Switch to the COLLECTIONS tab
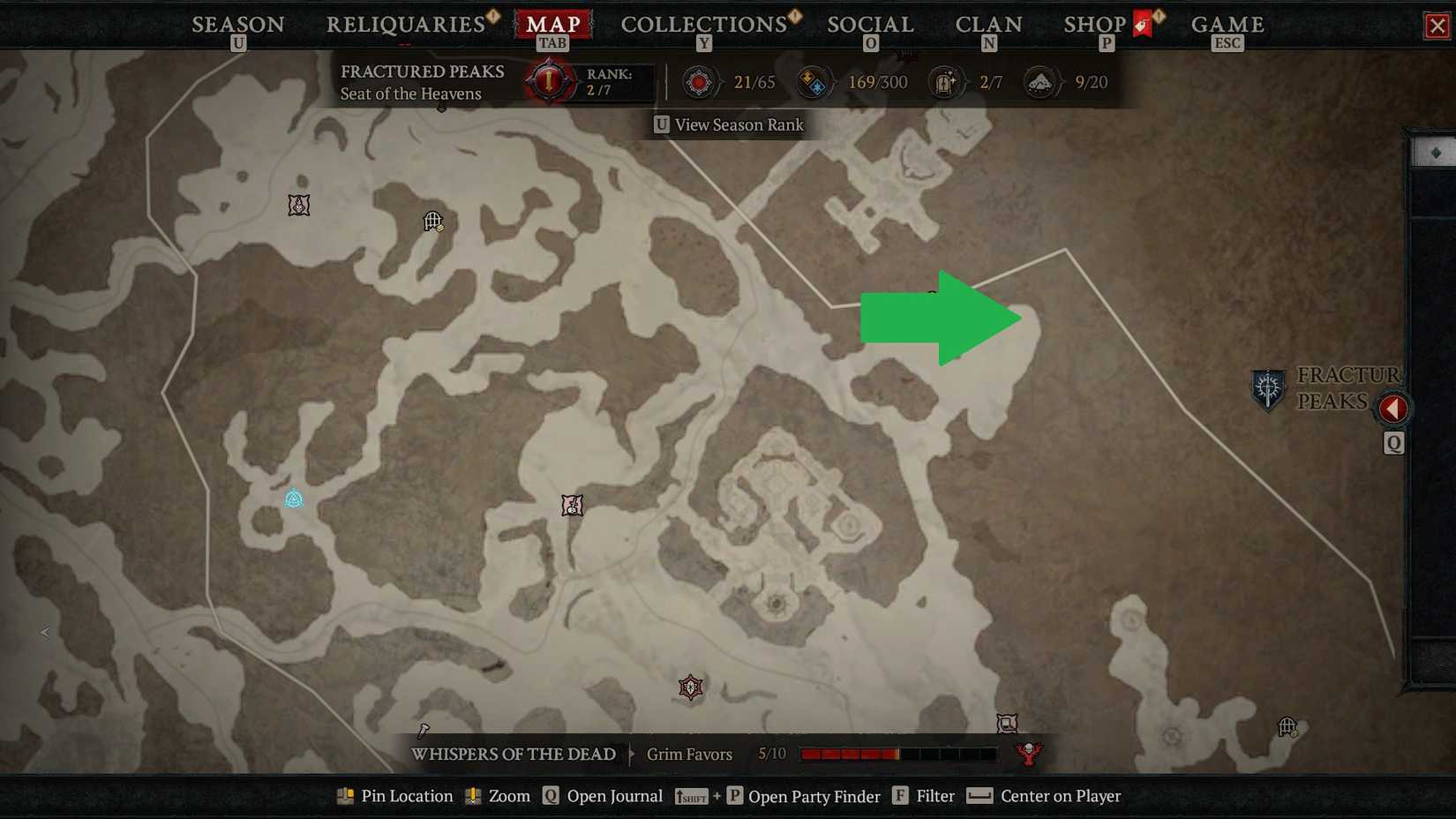Image resolution: width=1456 pixels, height=819 pixels. [x=703, y=24]
